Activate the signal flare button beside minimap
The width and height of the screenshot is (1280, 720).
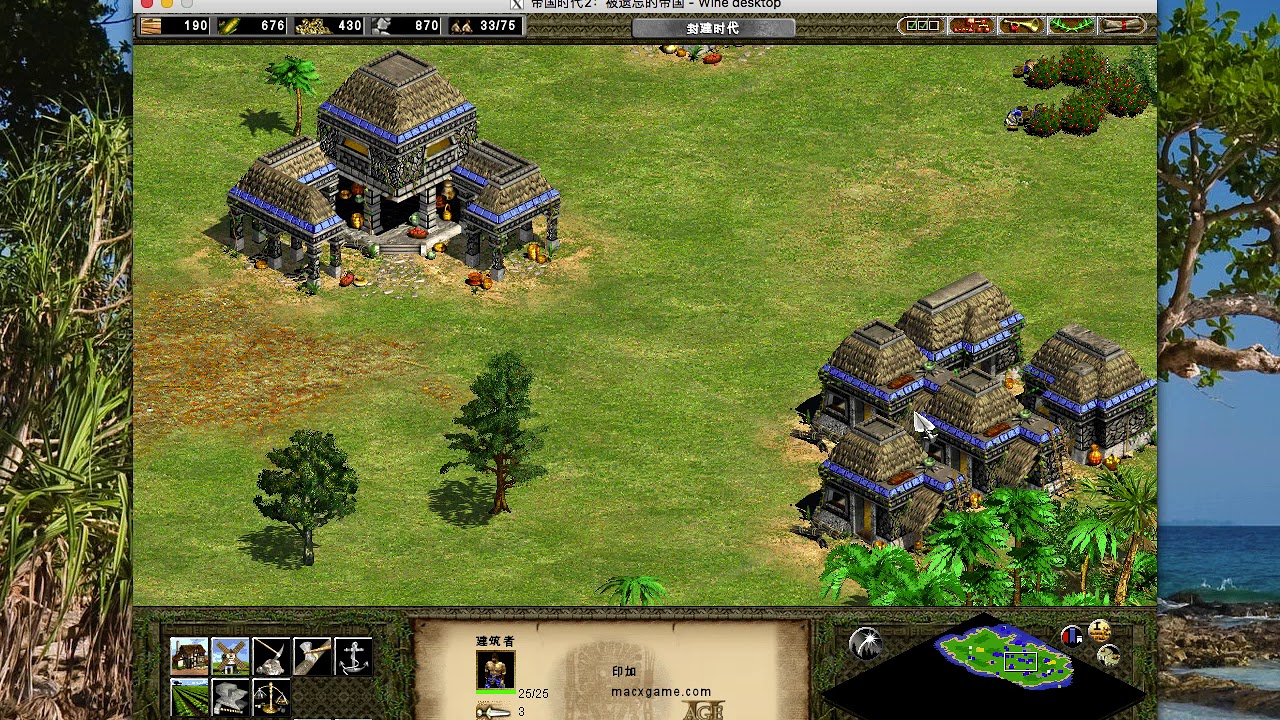[866, 643]
